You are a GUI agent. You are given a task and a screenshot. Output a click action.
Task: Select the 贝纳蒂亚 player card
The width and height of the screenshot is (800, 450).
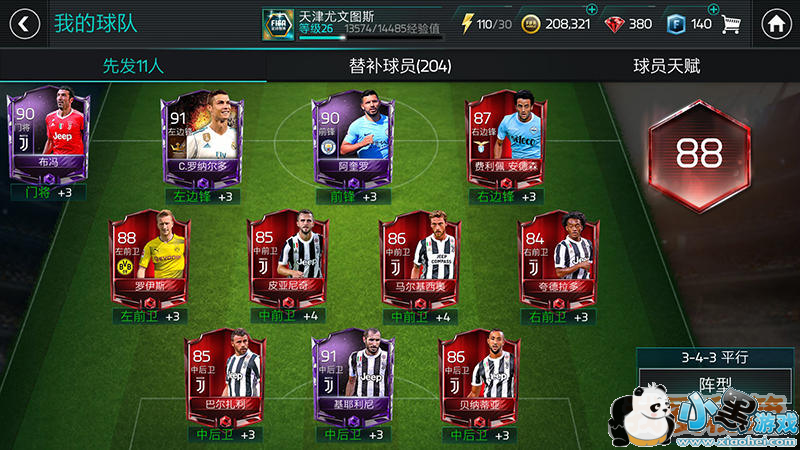(x=480, y=377)
